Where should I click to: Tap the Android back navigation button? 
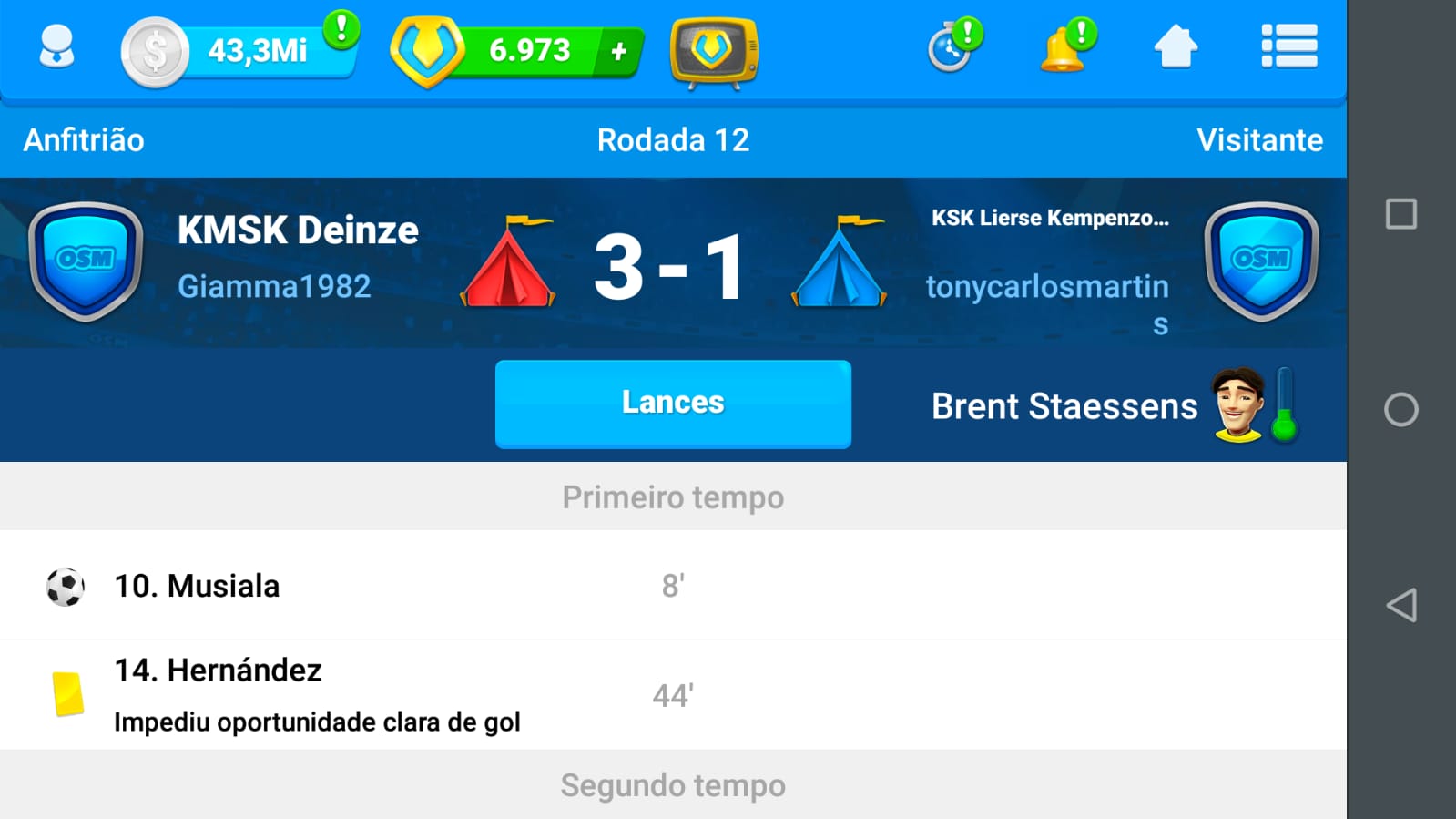1401,605
